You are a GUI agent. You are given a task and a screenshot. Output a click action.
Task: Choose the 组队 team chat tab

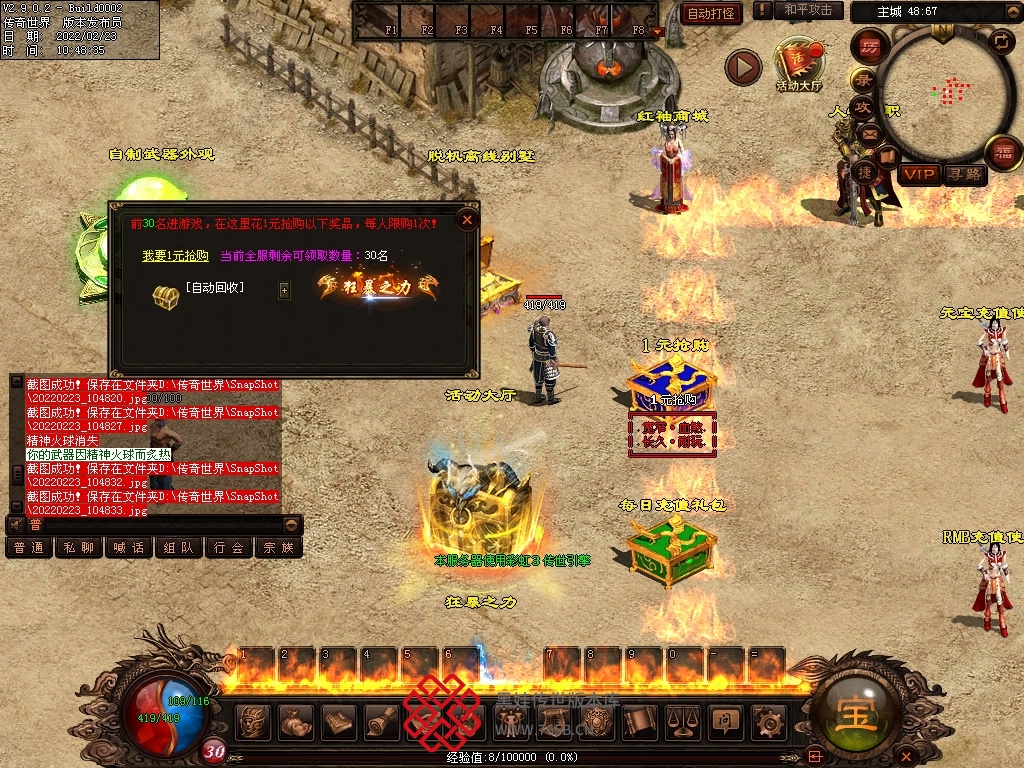click(179, 547)
